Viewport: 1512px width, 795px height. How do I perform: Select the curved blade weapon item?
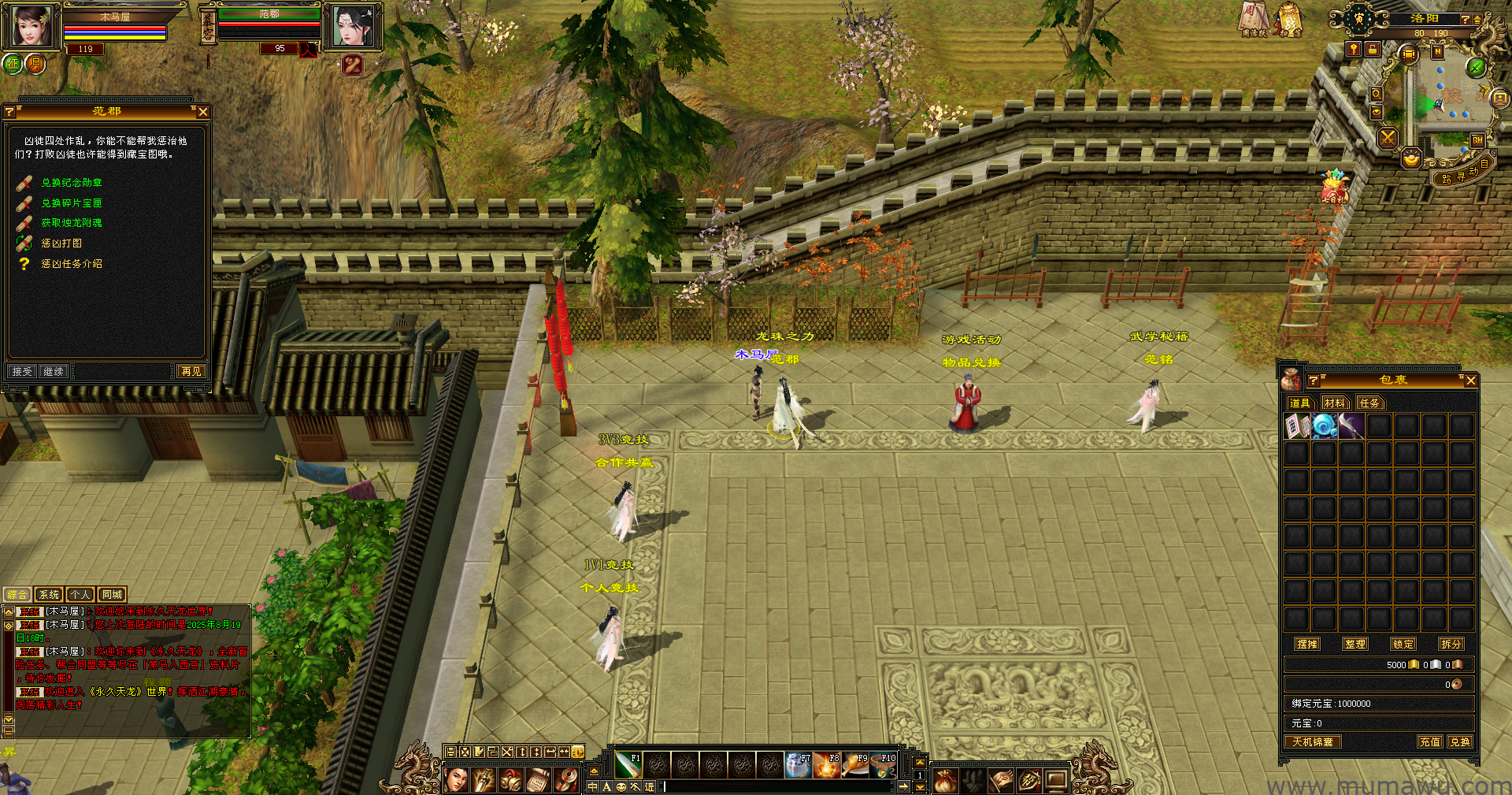[x=1351, y=426]
